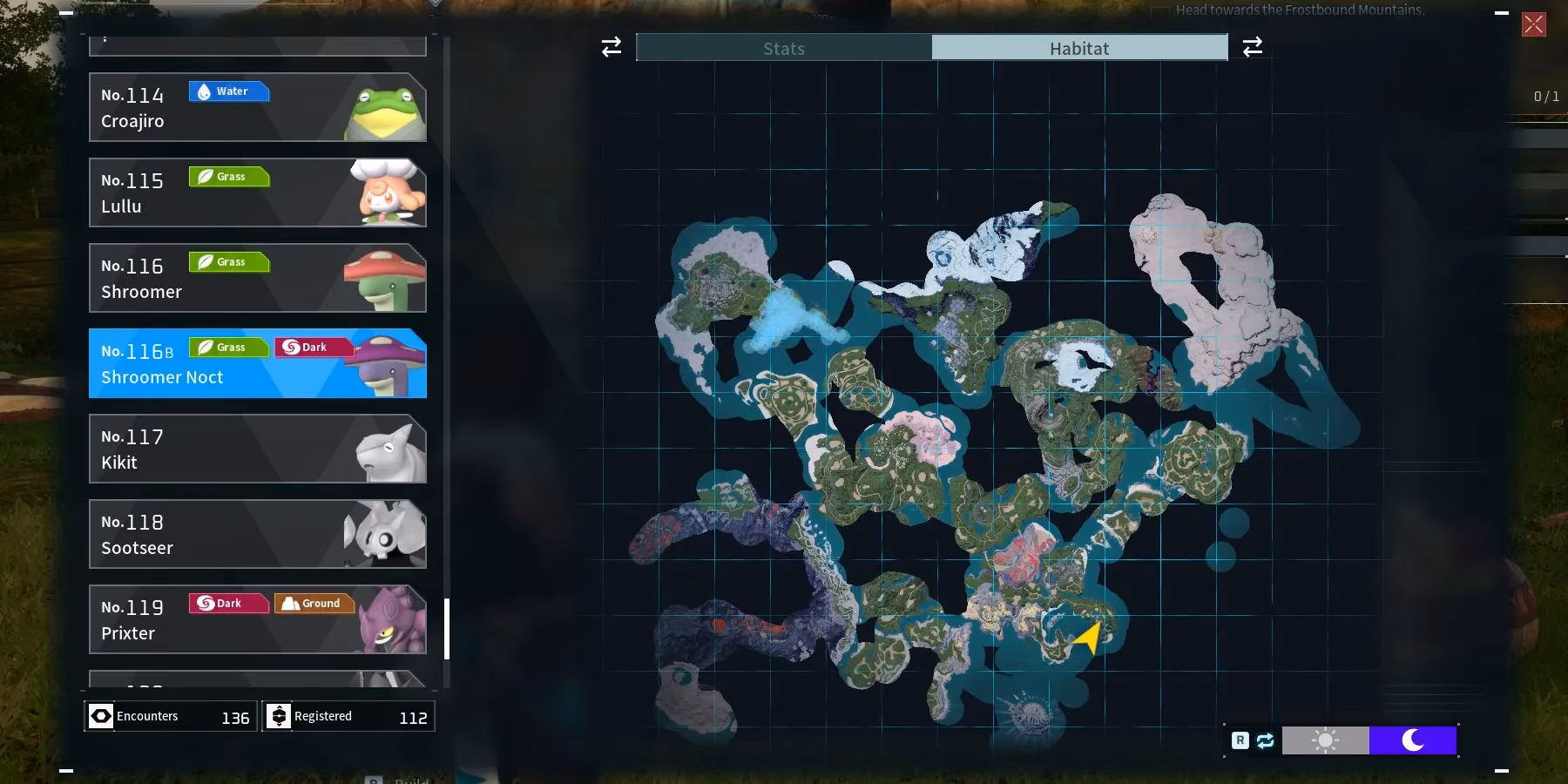Open the Habitat tab
The height and width of the screenshot is (784, 1568).
click(1080, 48)
